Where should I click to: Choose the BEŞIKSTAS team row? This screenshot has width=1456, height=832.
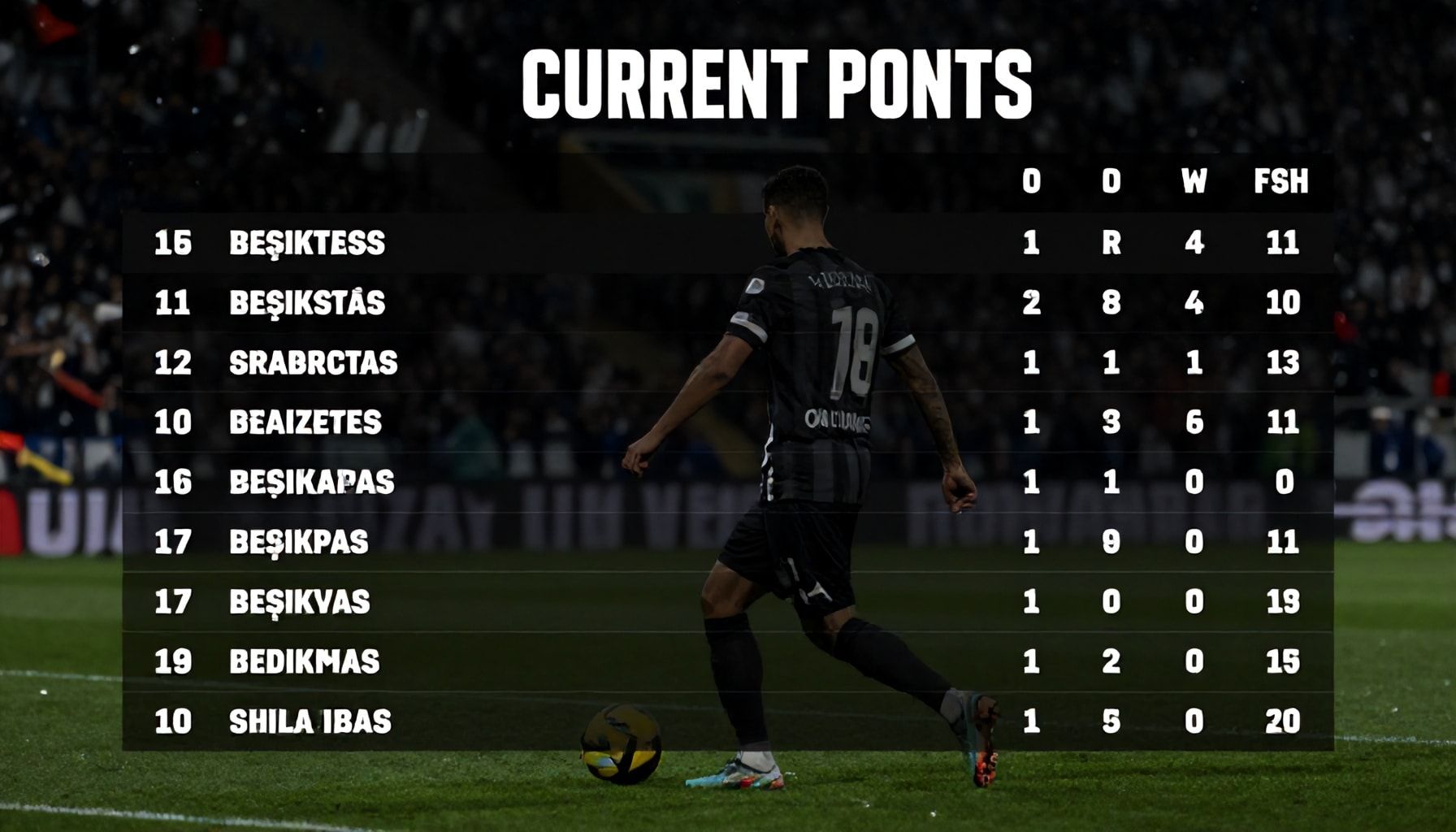click(307, 303)
